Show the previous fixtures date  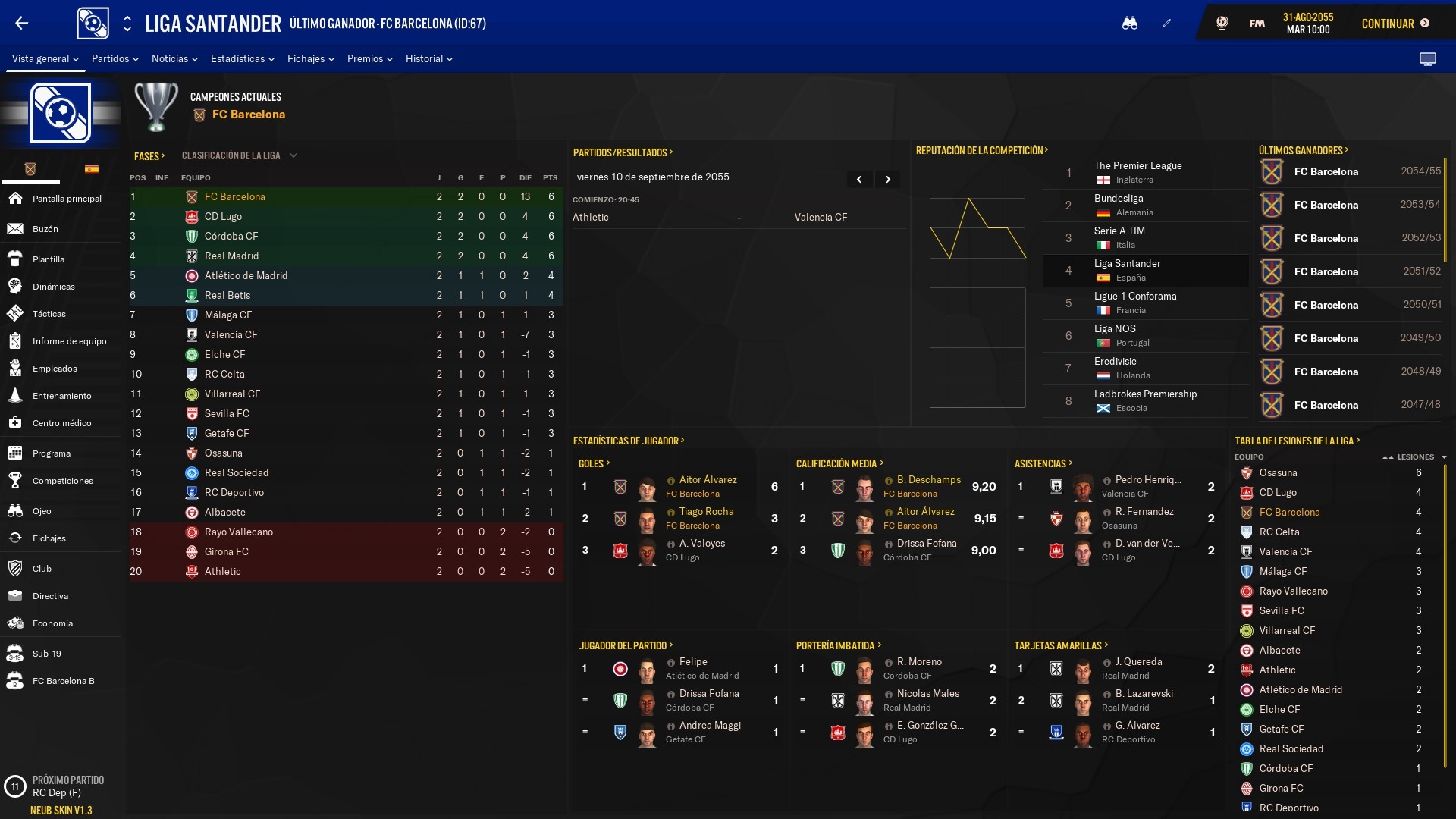click(x=859, y=180)
